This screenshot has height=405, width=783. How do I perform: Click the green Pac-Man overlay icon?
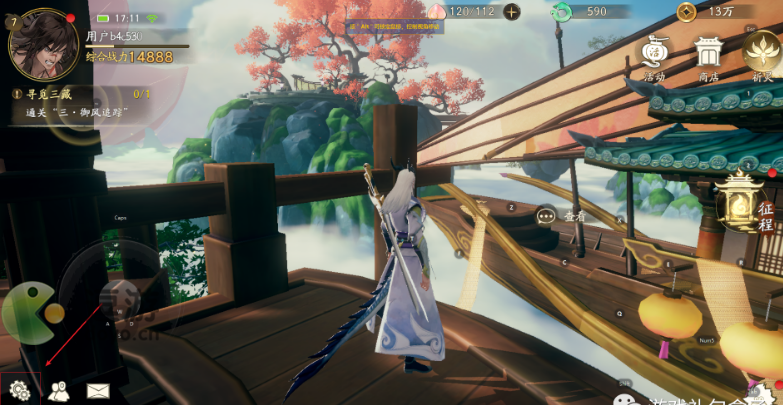[30, 313]
